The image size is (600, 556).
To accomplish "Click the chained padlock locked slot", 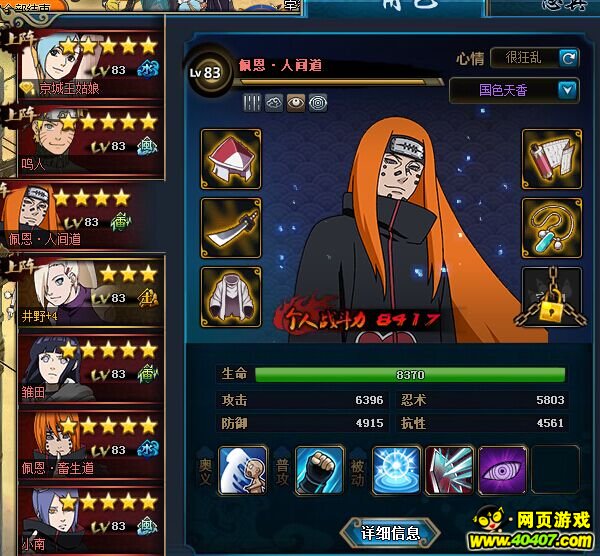I will 552,297.
